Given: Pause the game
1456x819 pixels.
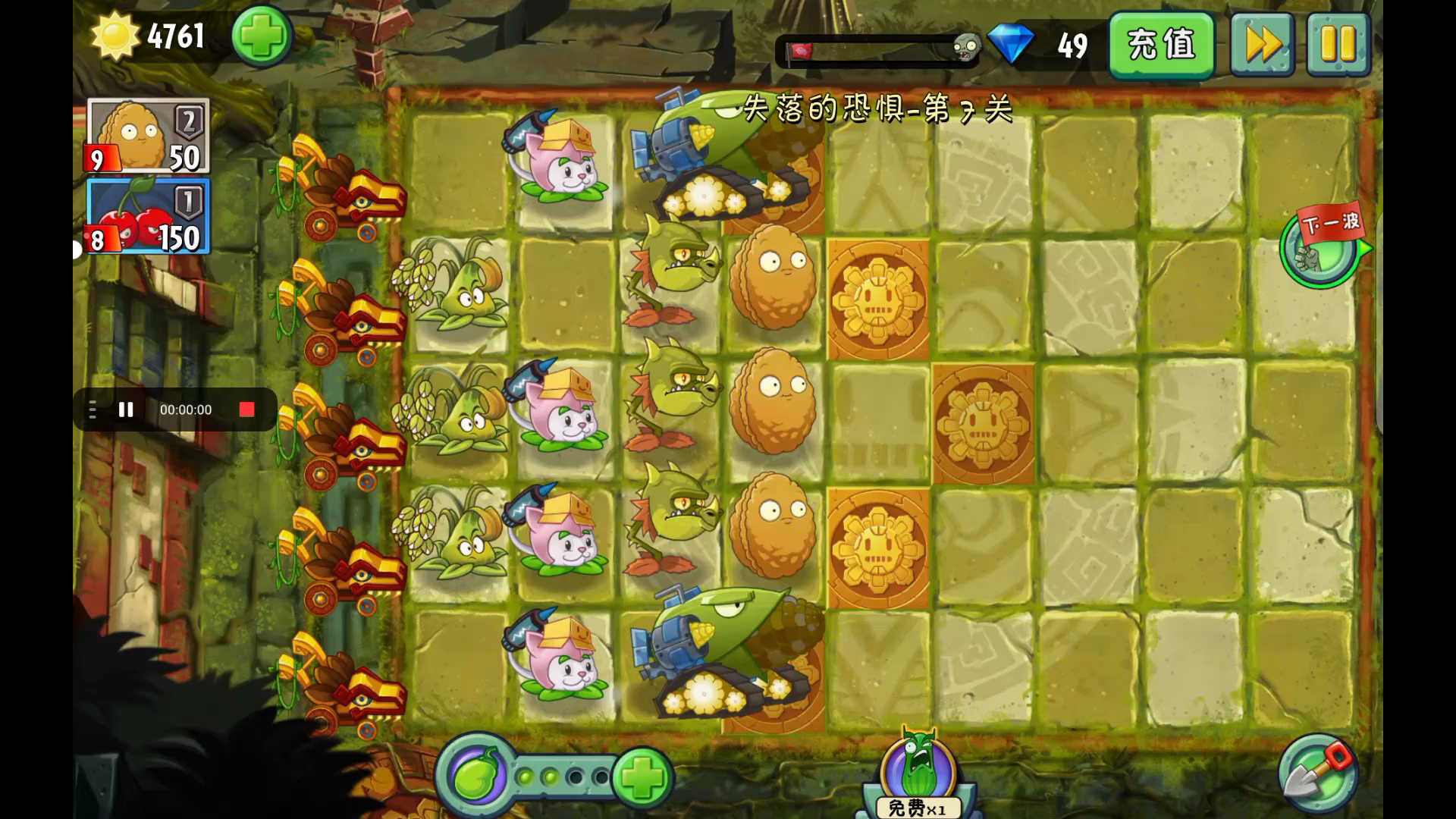Looking at the screenshot, I should pyautogui.click(x=1338, y=45).
